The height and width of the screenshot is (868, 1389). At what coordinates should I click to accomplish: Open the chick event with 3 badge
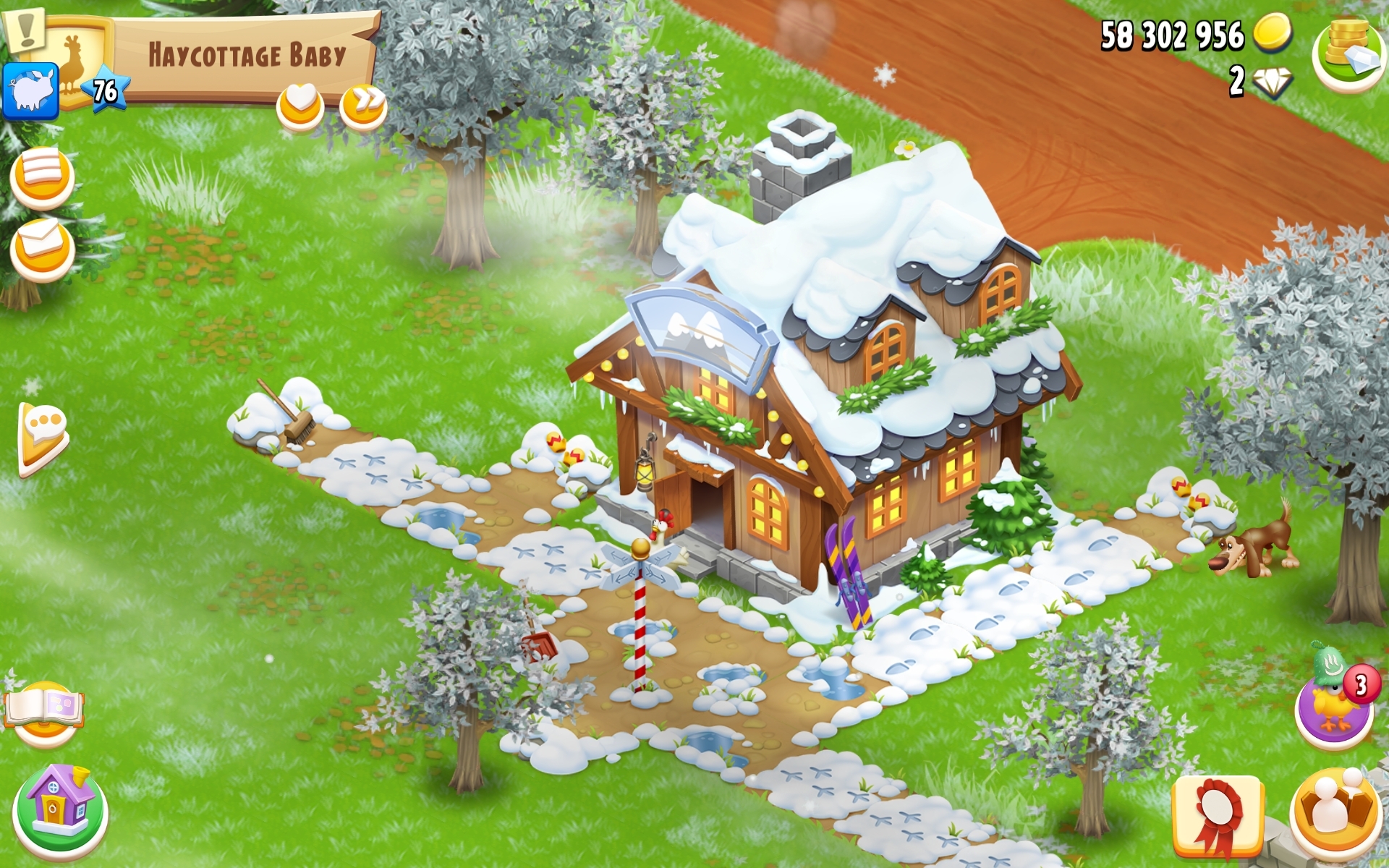click(1335, 703)
